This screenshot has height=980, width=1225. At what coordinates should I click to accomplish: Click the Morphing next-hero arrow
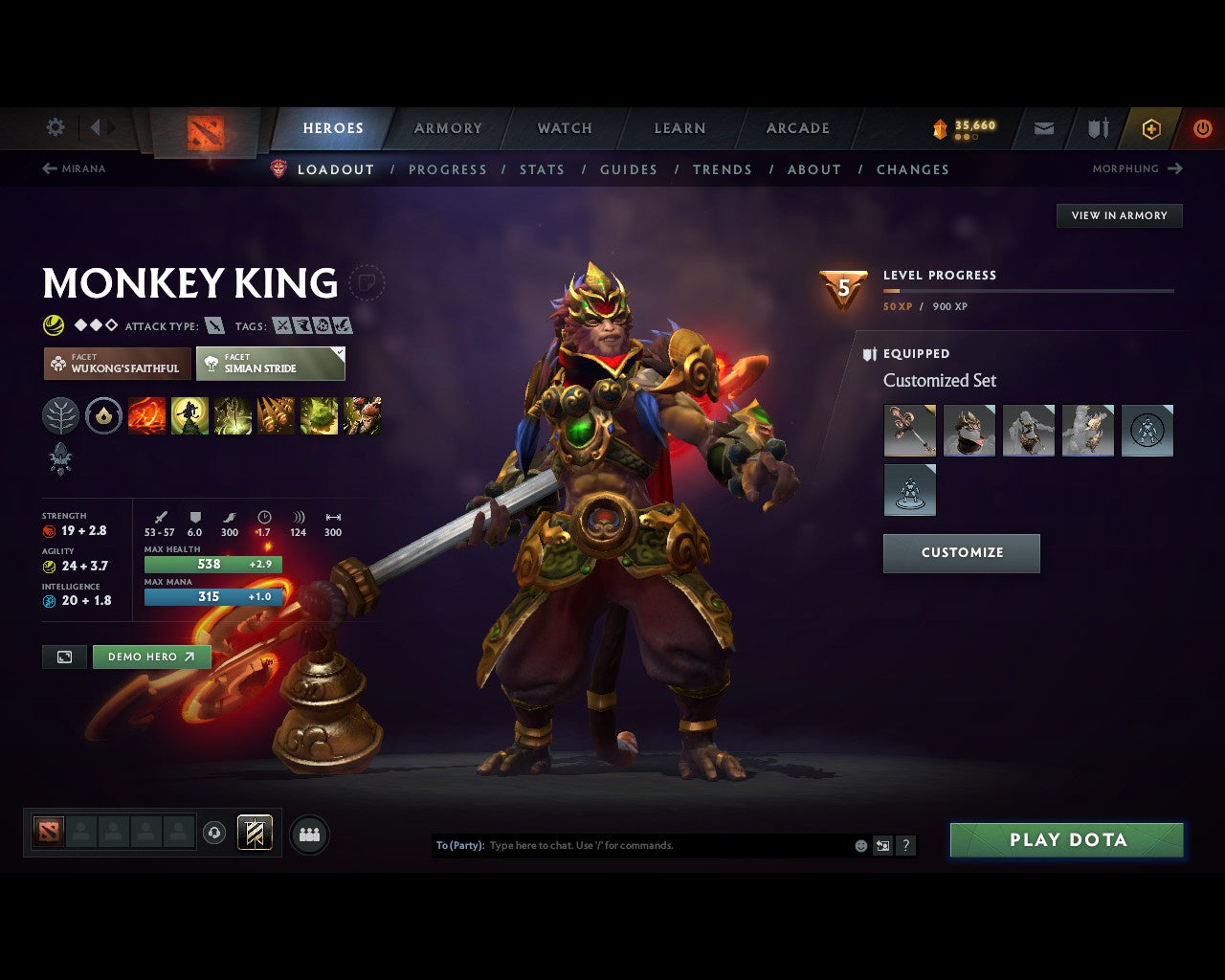point(1174,168)
